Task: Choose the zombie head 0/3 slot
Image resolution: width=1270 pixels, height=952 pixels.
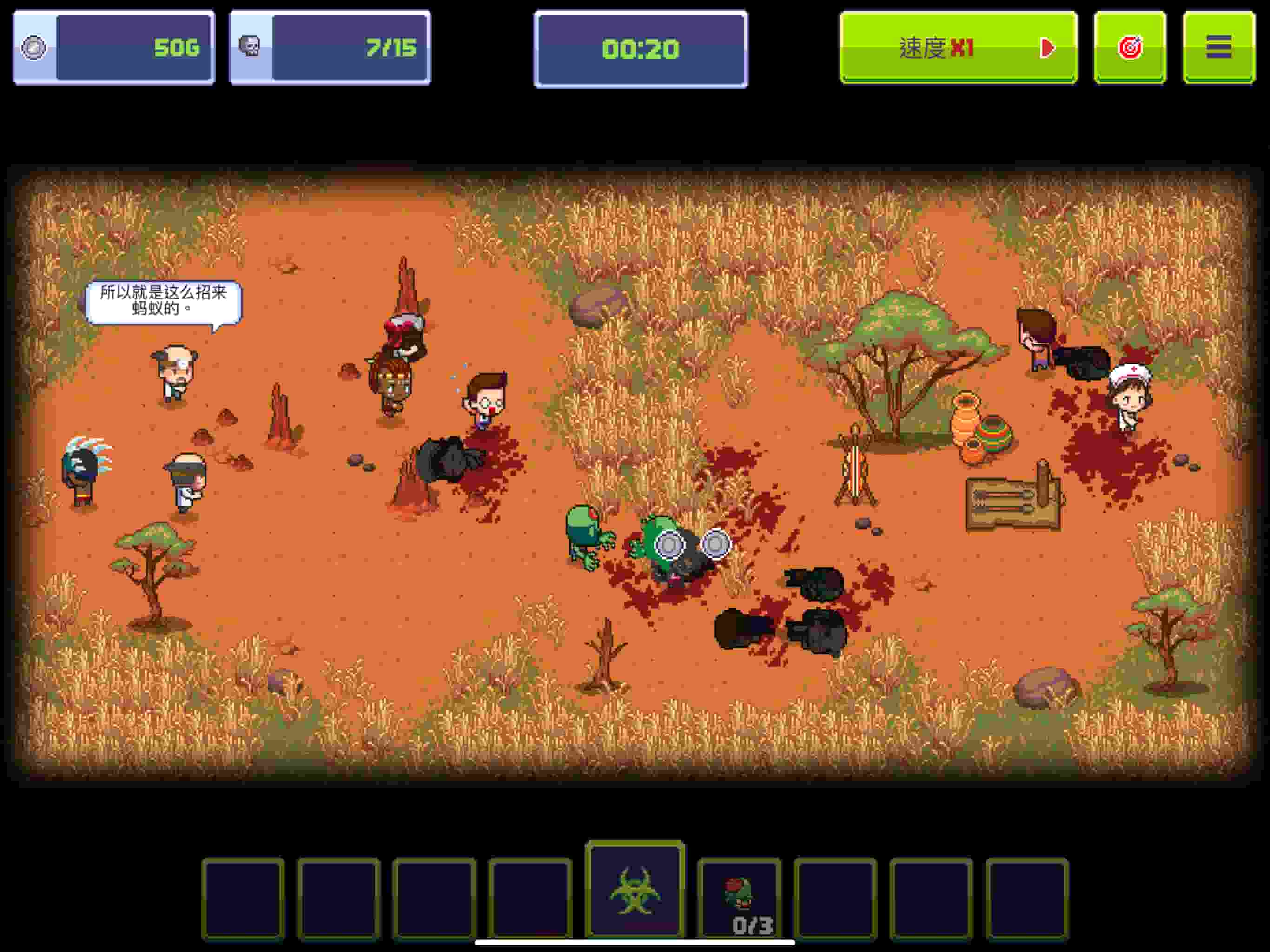Action: 739,899
